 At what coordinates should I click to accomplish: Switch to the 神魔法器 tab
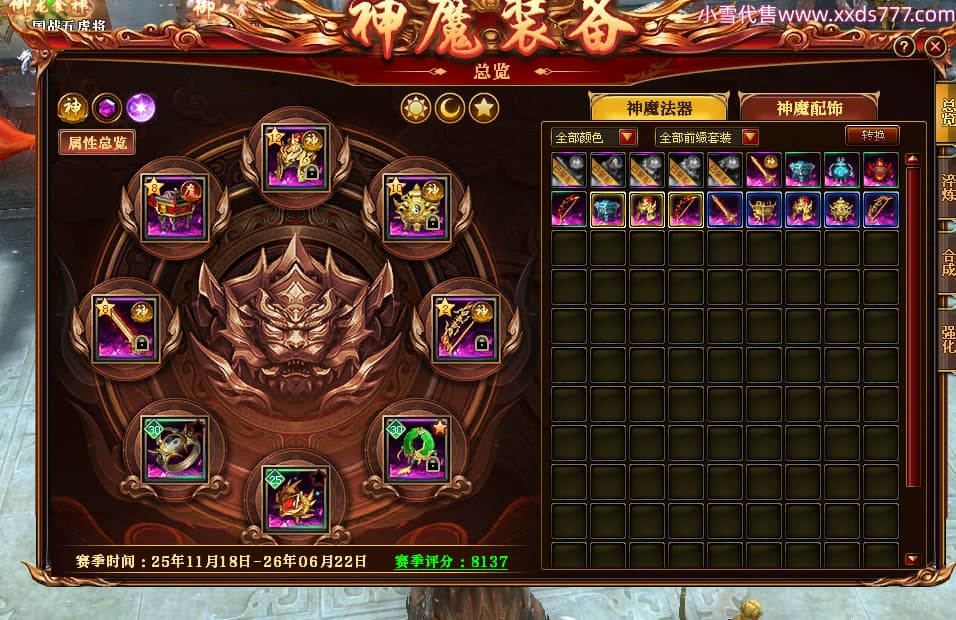tap(659, 108)
